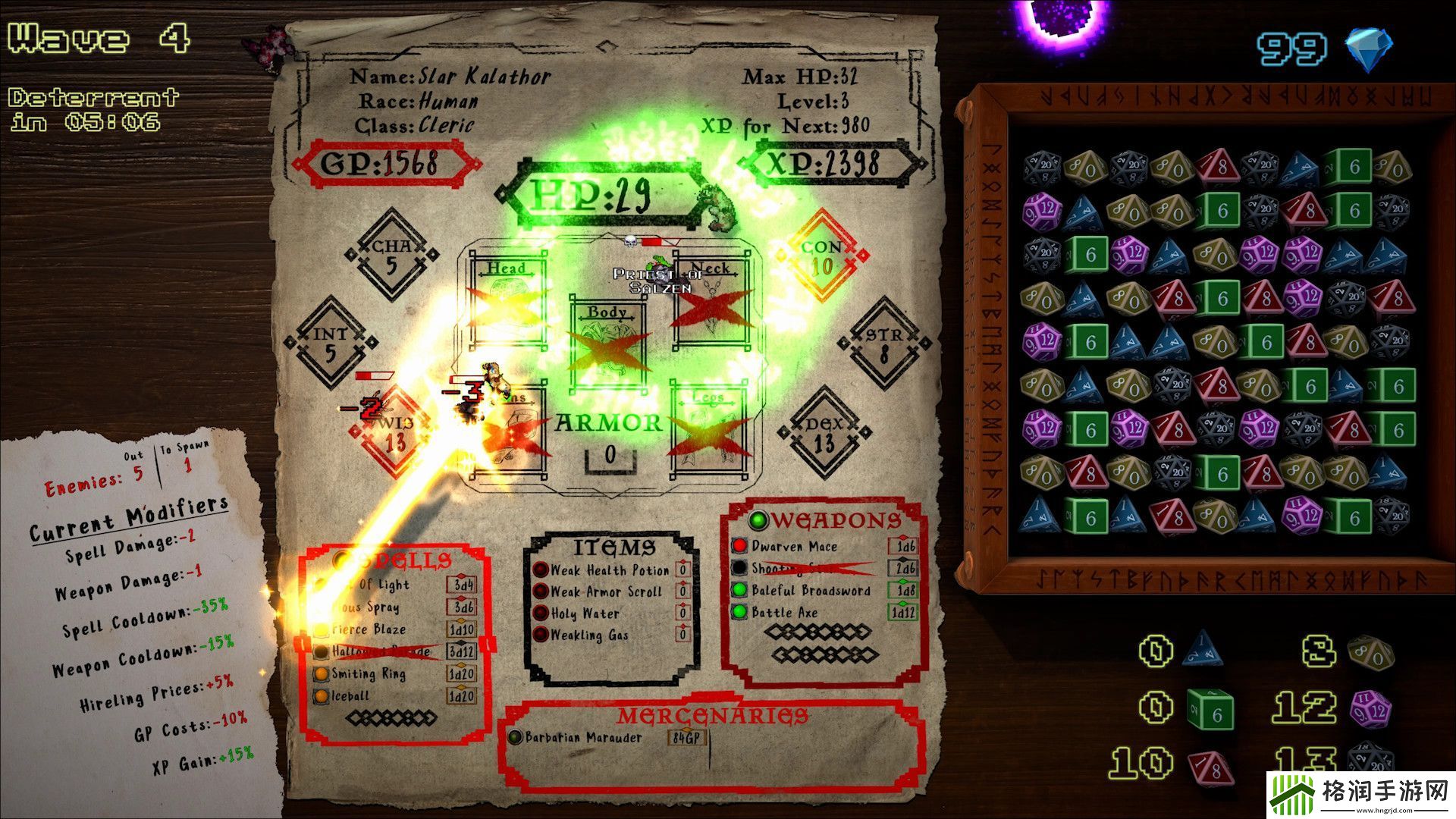The height and width of the screenshot is (819, 1456).
Task: Click the INT stat diamond
Action: 331,343
